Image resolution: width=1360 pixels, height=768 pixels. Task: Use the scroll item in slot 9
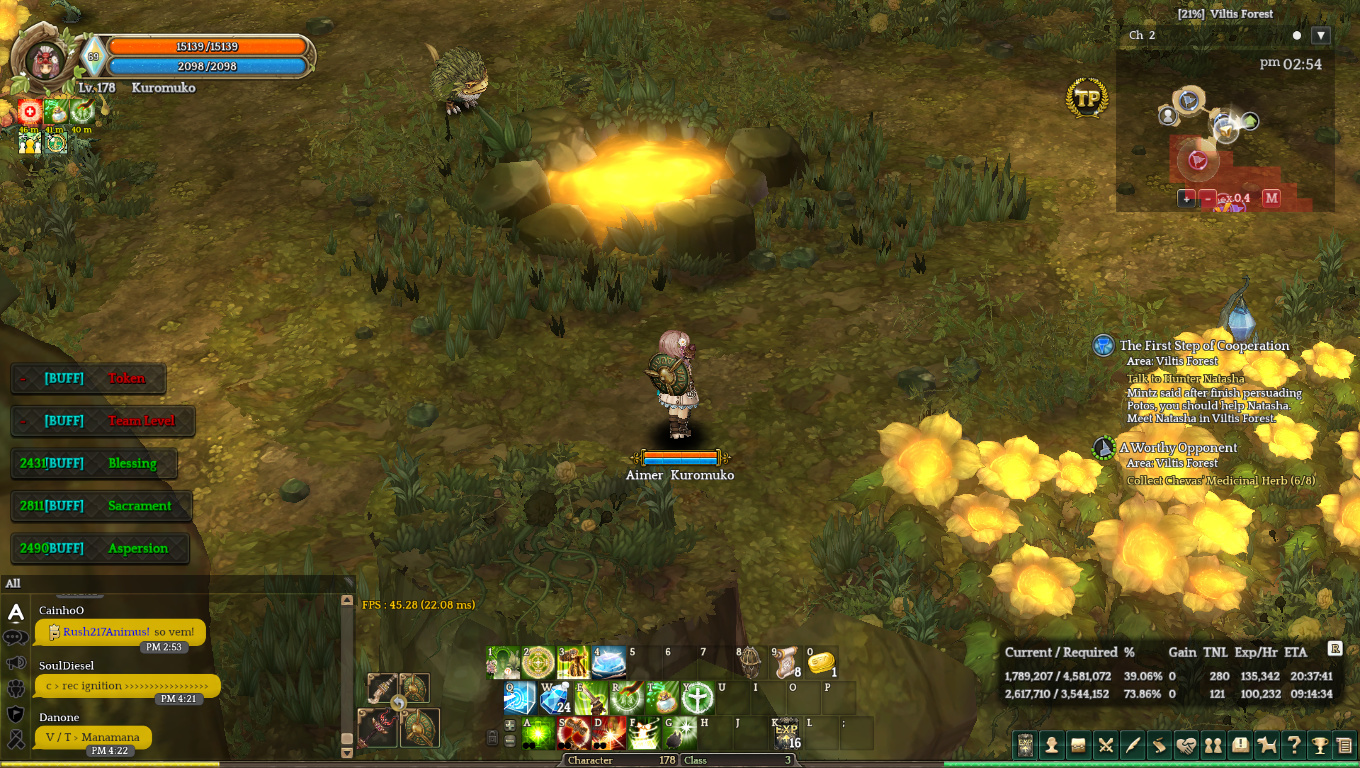point(784,662)
